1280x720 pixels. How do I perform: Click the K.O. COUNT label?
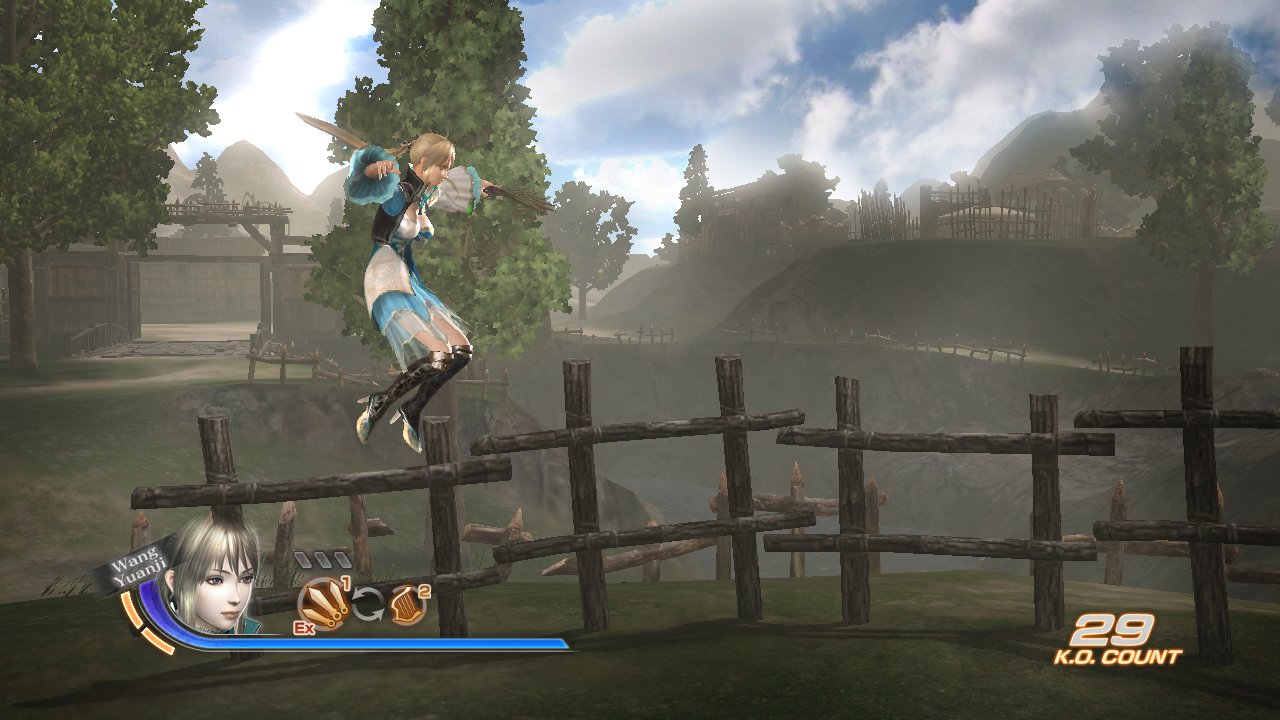(1117, 655)
